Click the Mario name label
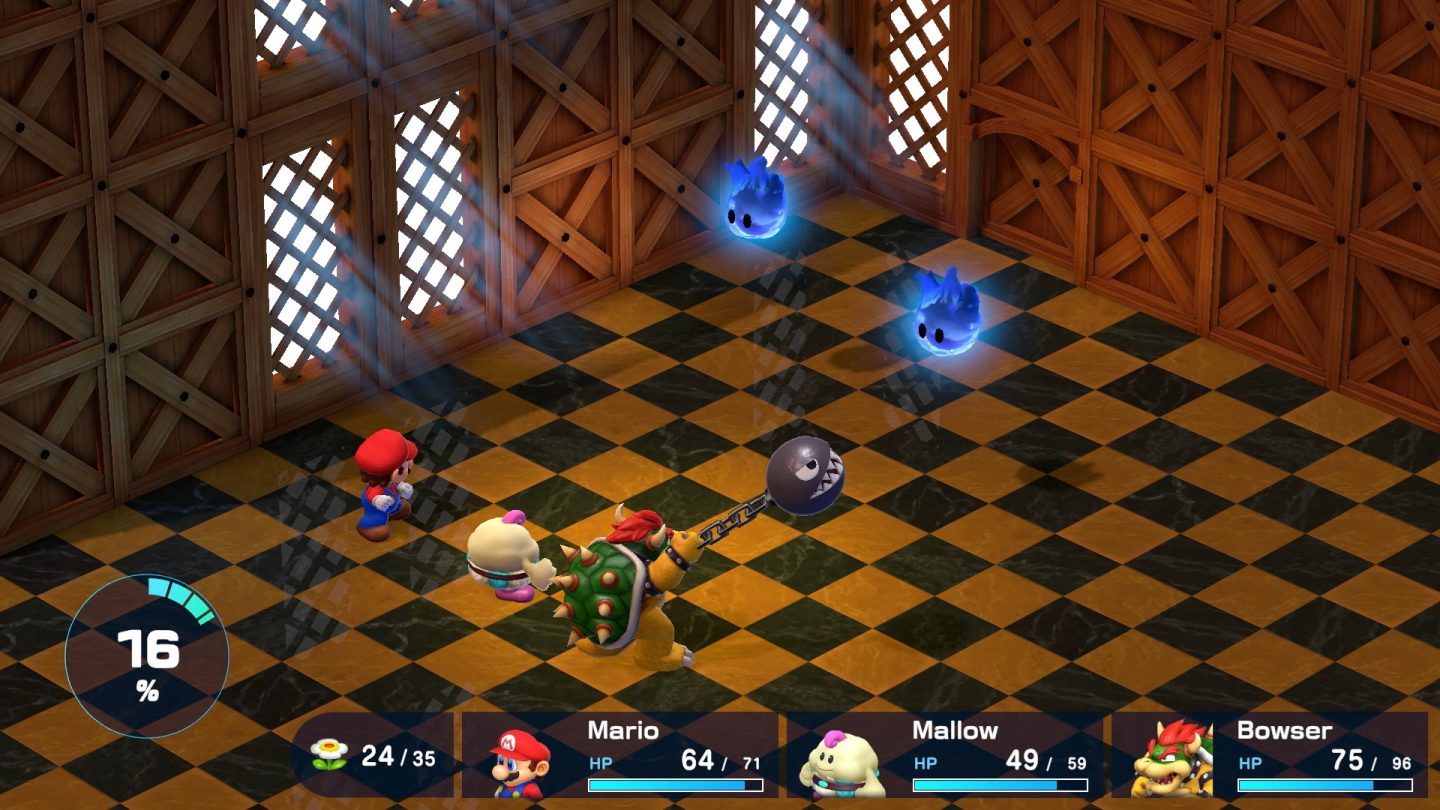Viewport: 1440px width, 810px height. [x=625, y=730]
